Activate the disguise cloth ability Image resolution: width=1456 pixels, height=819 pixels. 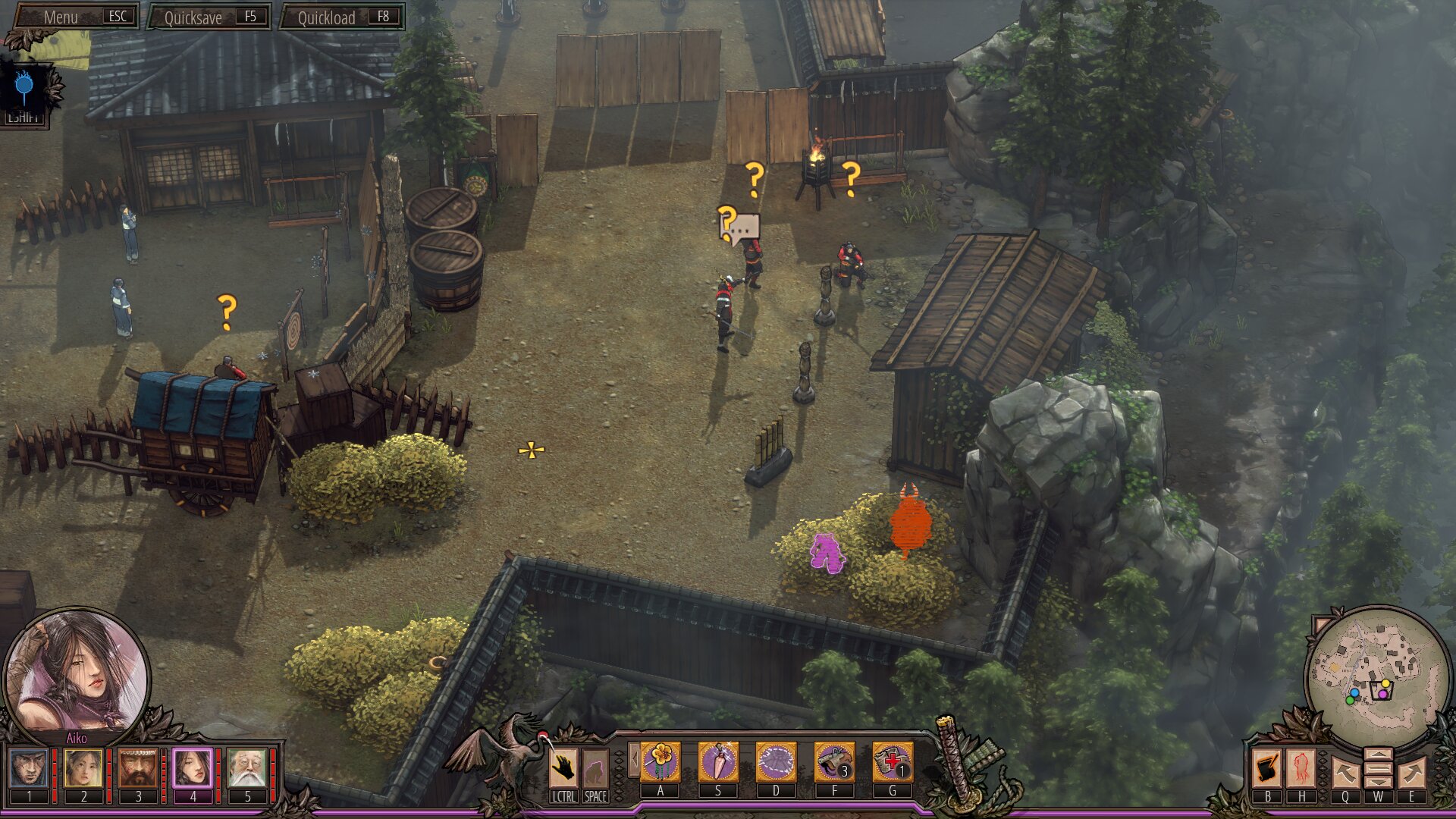[776, 761]
